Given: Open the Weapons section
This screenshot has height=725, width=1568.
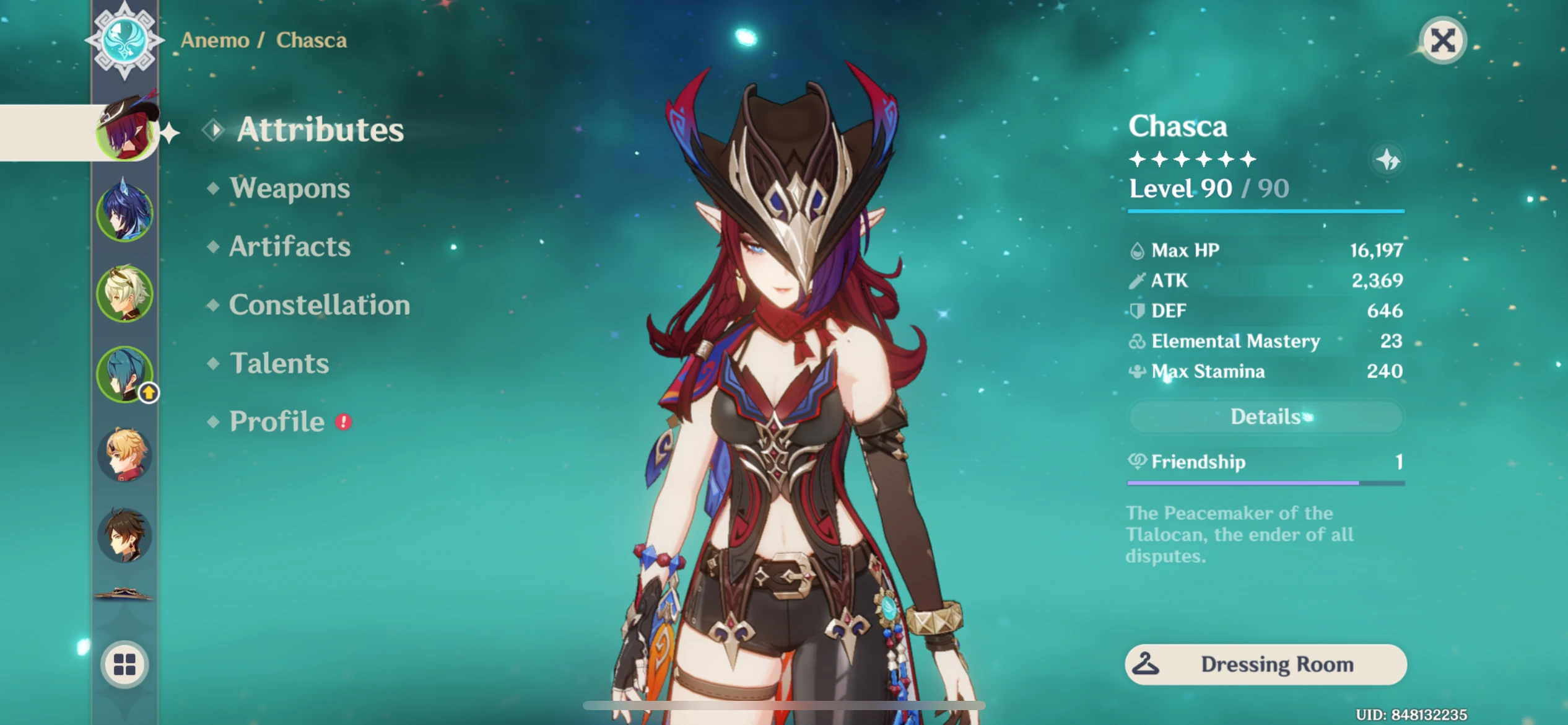Looking at the screenshot, I should point(289,189).
